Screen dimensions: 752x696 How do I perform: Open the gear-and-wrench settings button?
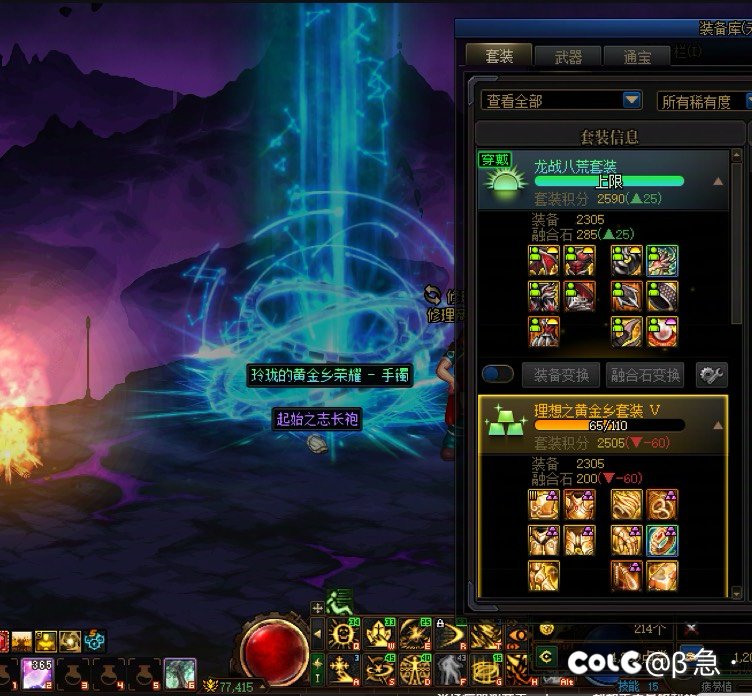click(x=711, y=375)
